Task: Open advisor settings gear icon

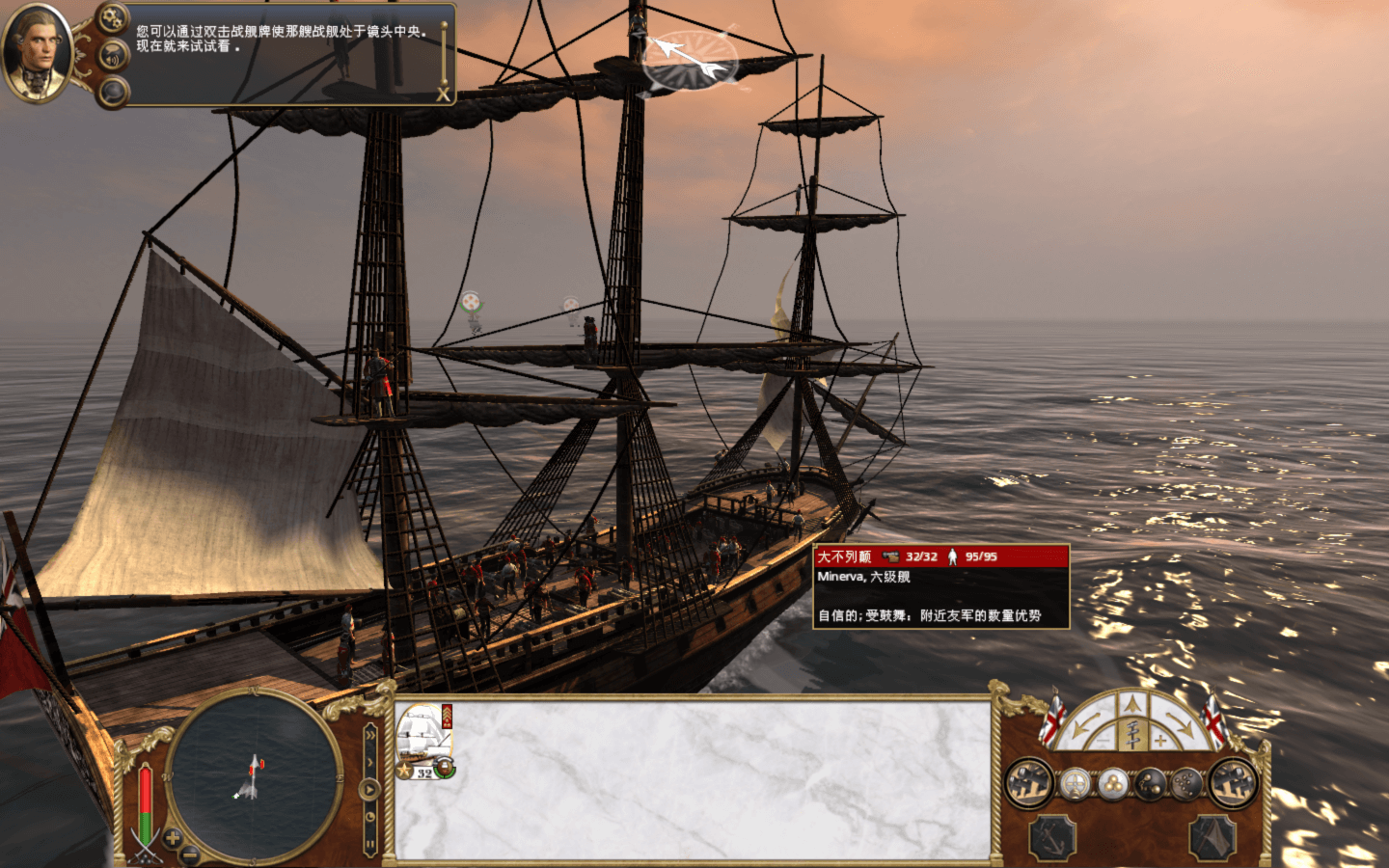Action: (113, 17)
